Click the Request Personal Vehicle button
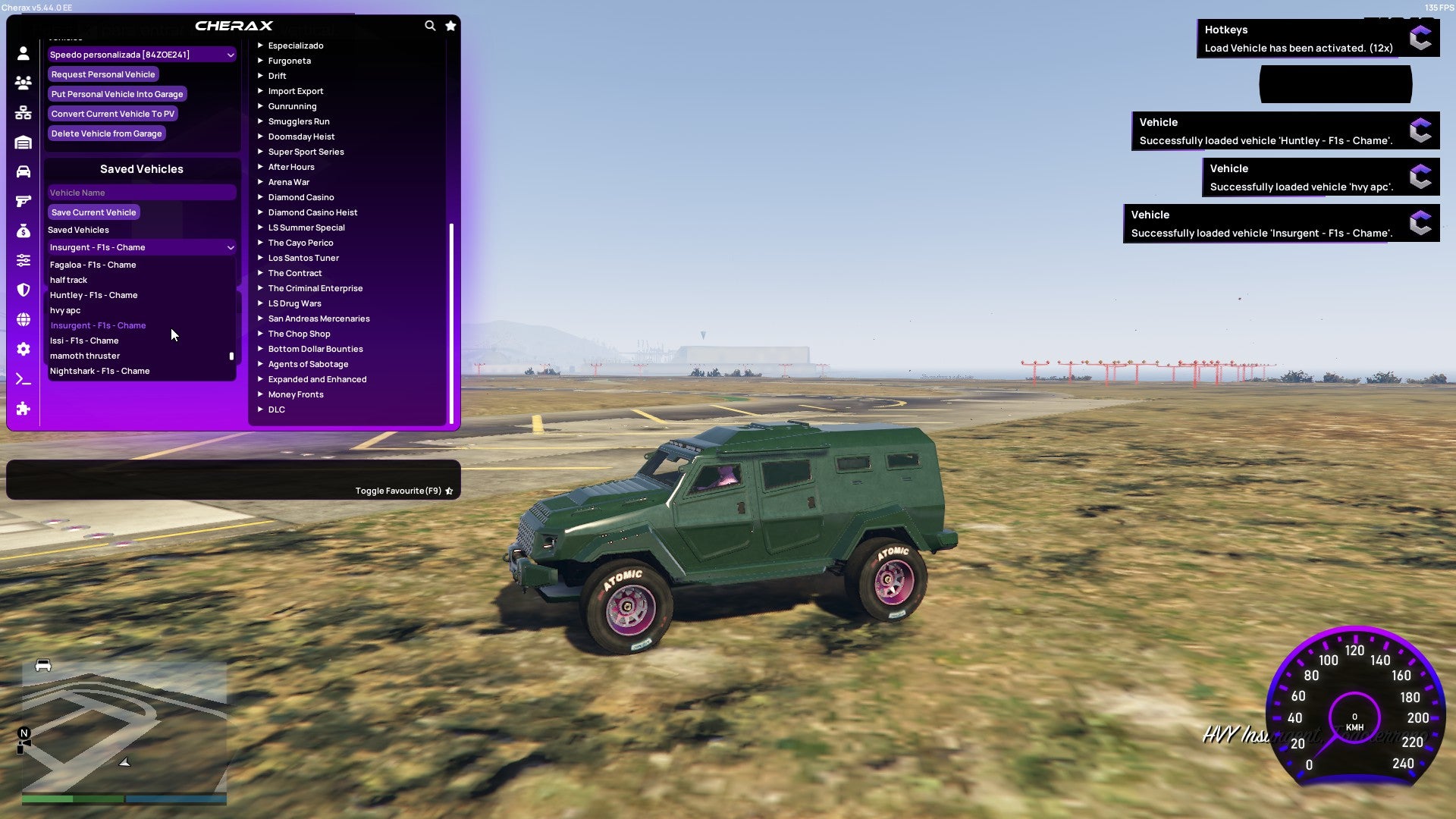This screenshot has height=819, width=1456. coord(103,74)
